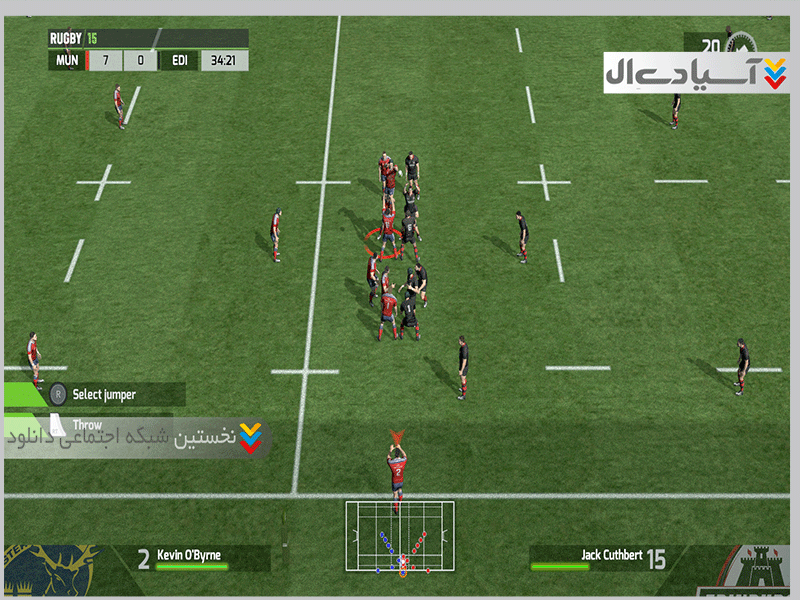Pick the jumper marked with the red circle
This screenshot has width=800, height=600.
click(388, 236)
